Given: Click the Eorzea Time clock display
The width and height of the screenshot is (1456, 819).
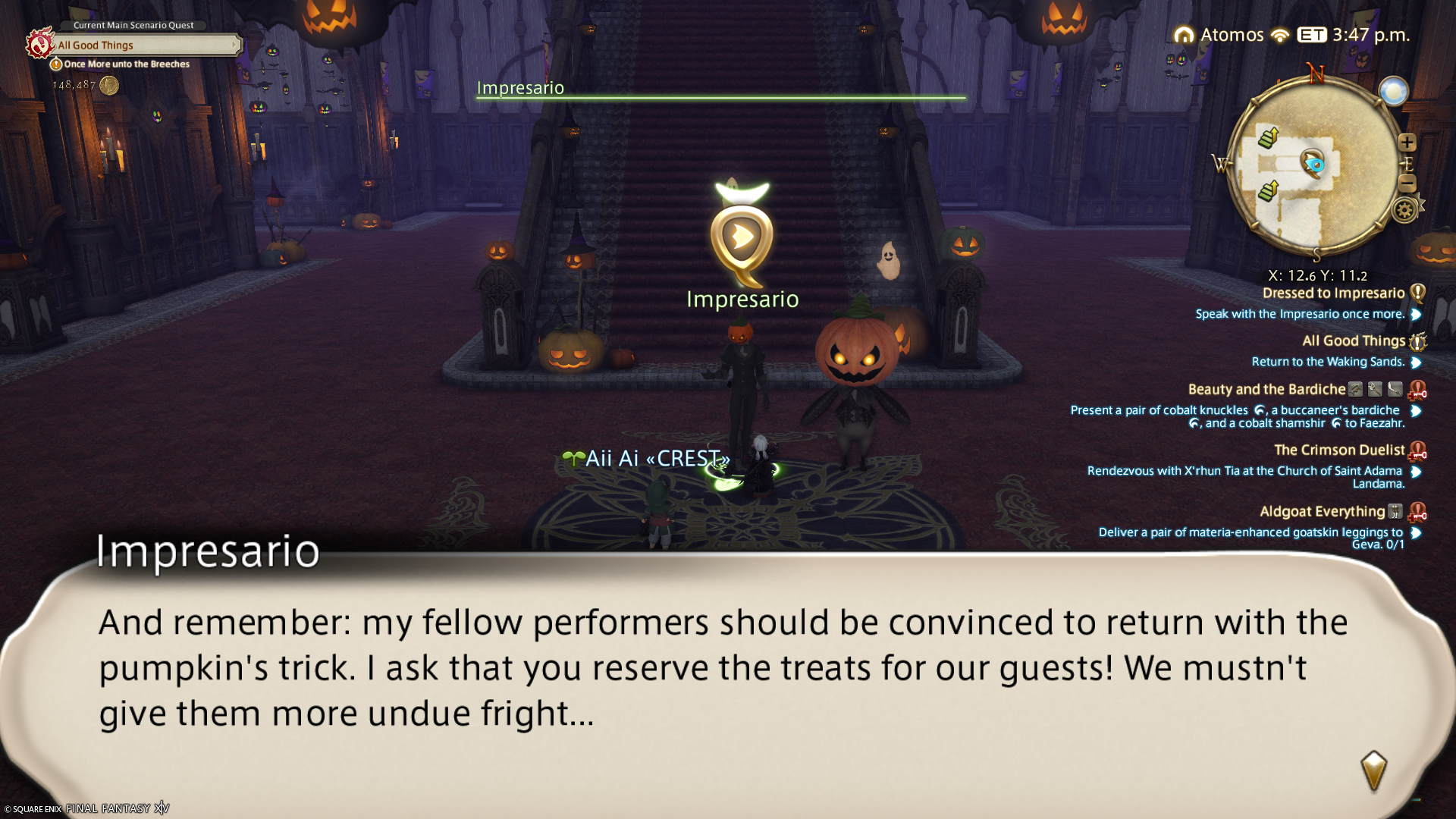Looking at the screenshot, I should coord(1354,35).
